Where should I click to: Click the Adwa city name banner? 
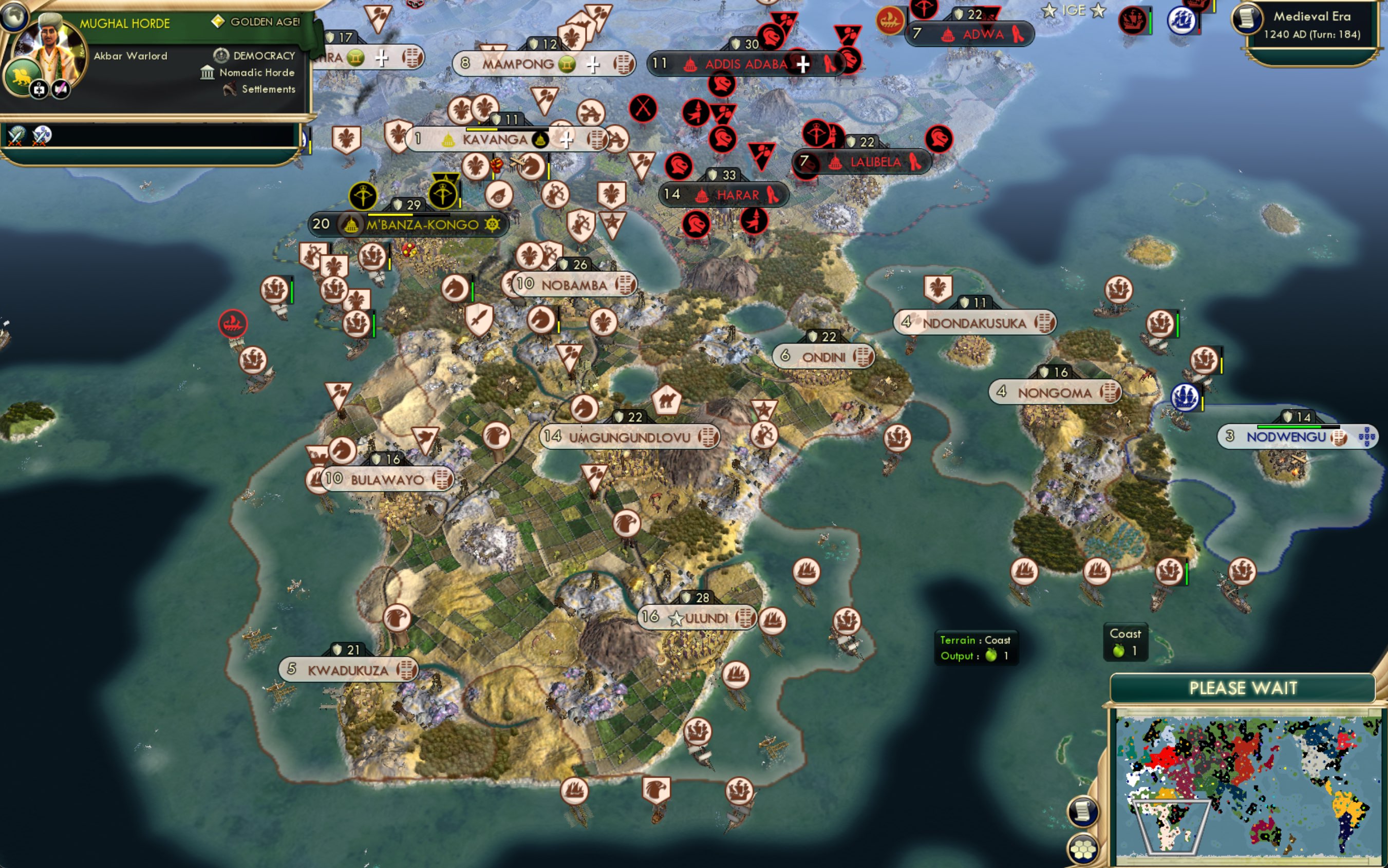pyautogui.click(x=983, y=34)
